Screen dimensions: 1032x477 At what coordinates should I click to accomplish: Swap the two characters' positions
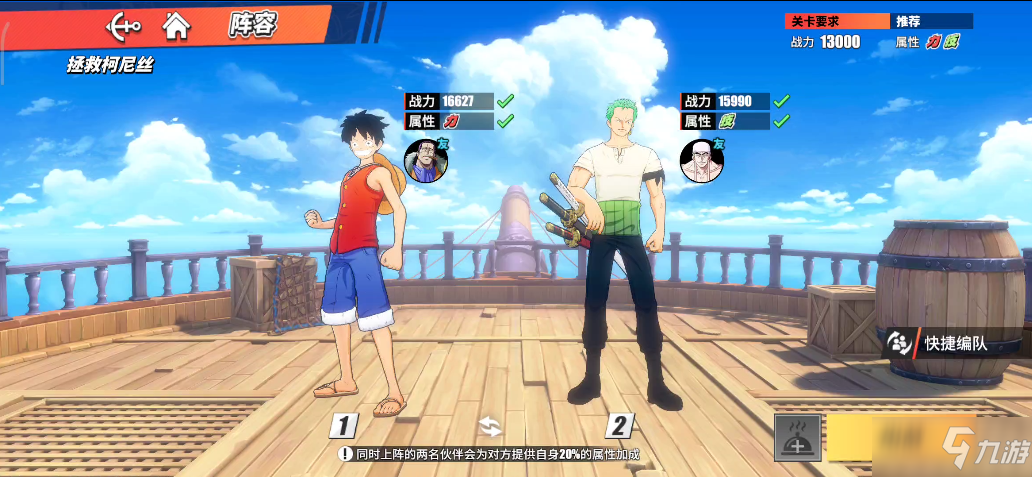[489, 426]
